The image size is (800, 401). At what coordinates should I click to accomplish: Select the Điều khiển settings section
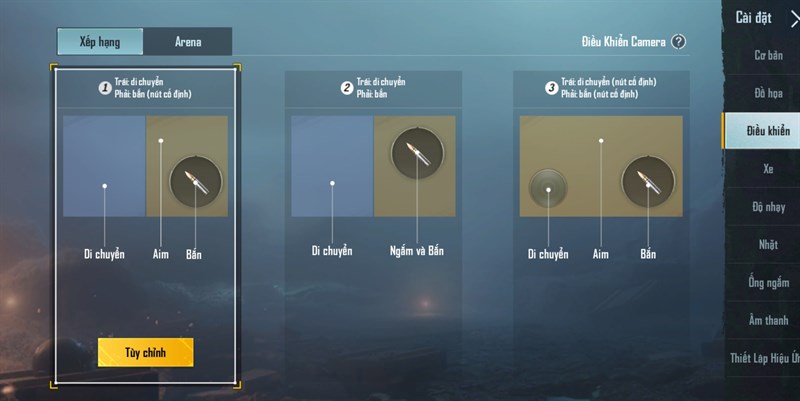pos(767,131)
